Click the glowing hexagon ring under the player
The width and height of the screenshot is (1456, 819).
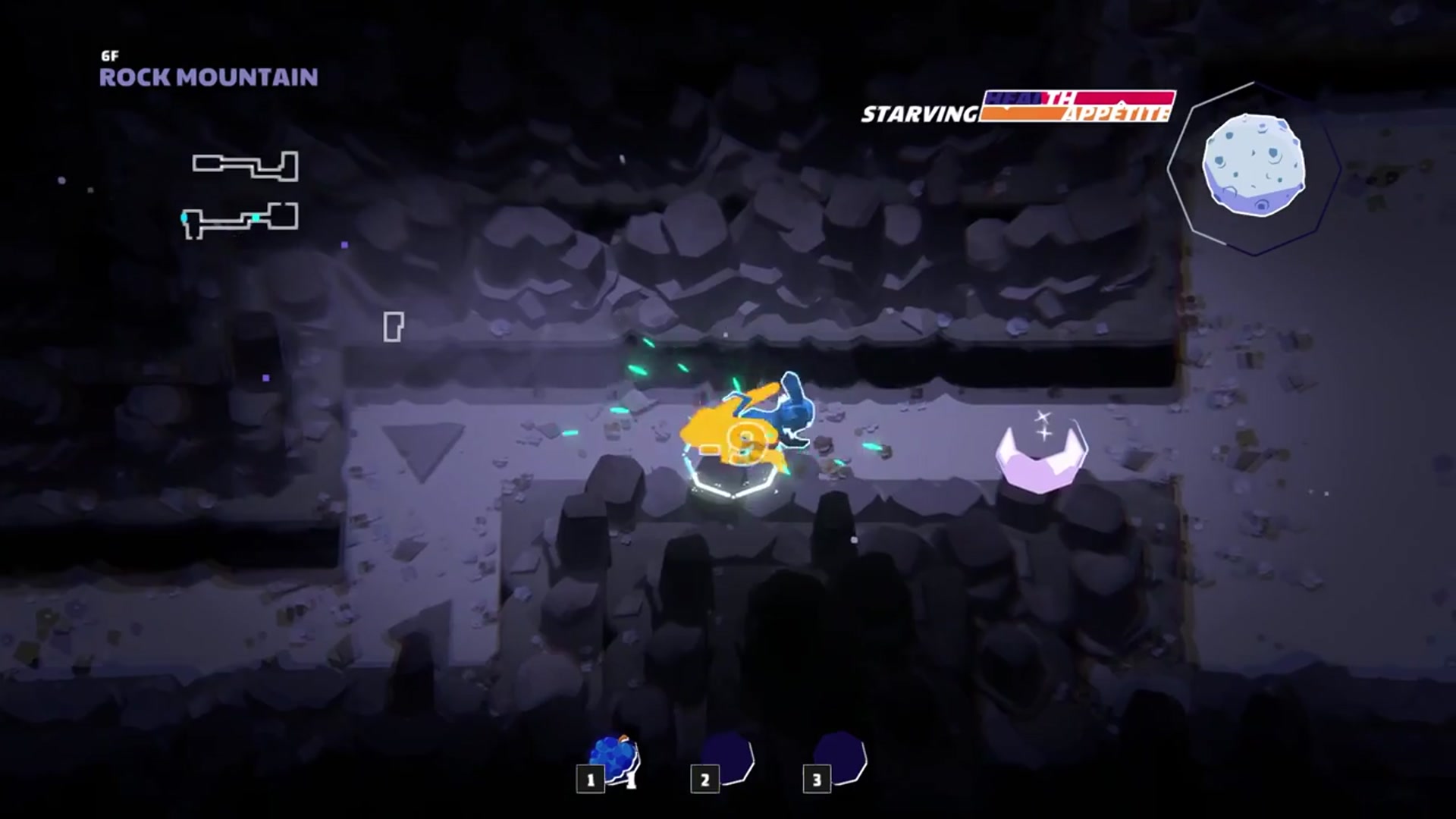732,493
